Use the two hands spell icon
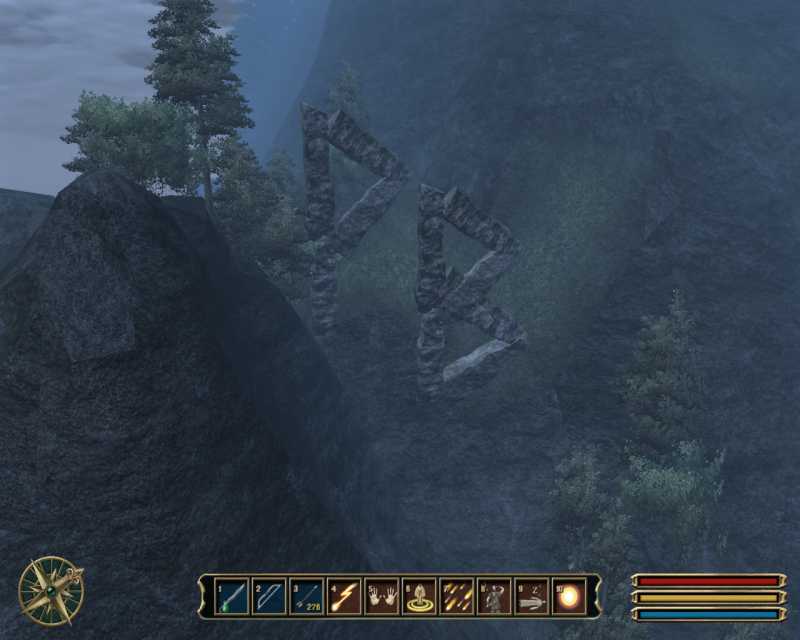The image size is (800, 640). tap(381, 597)
